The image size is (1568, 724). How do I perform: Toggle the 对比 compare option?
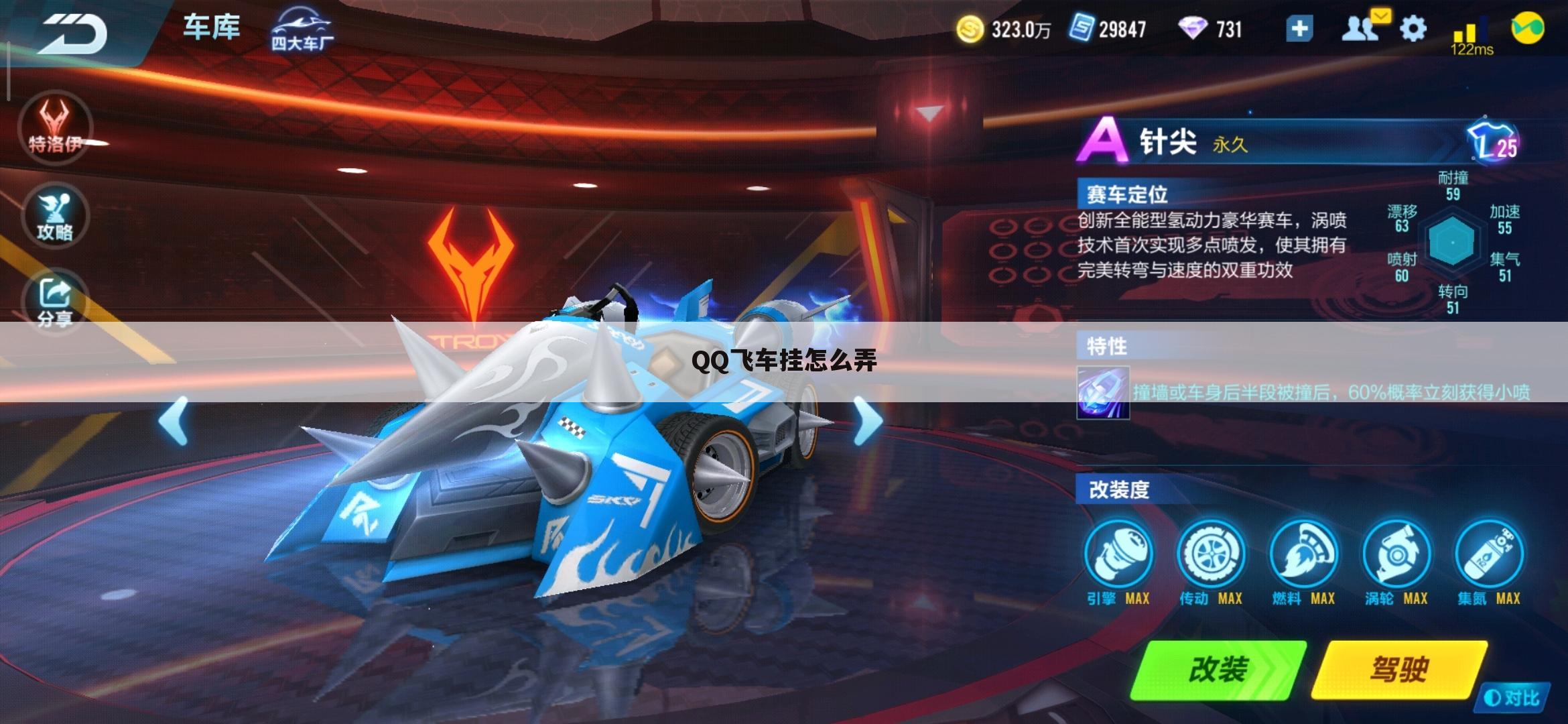1512,699
